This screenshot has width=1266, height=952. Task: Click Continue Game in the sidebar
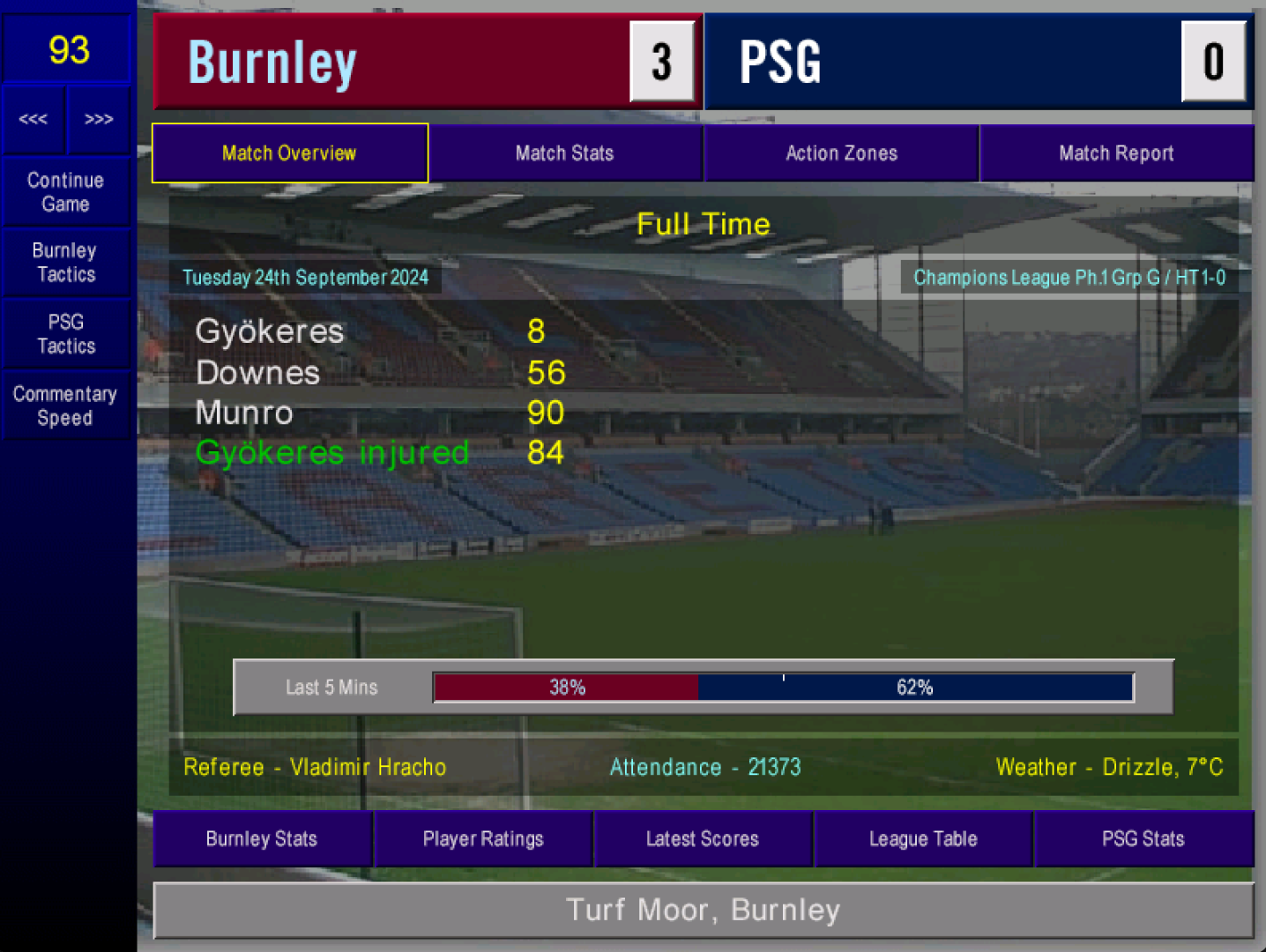point(66,192)
